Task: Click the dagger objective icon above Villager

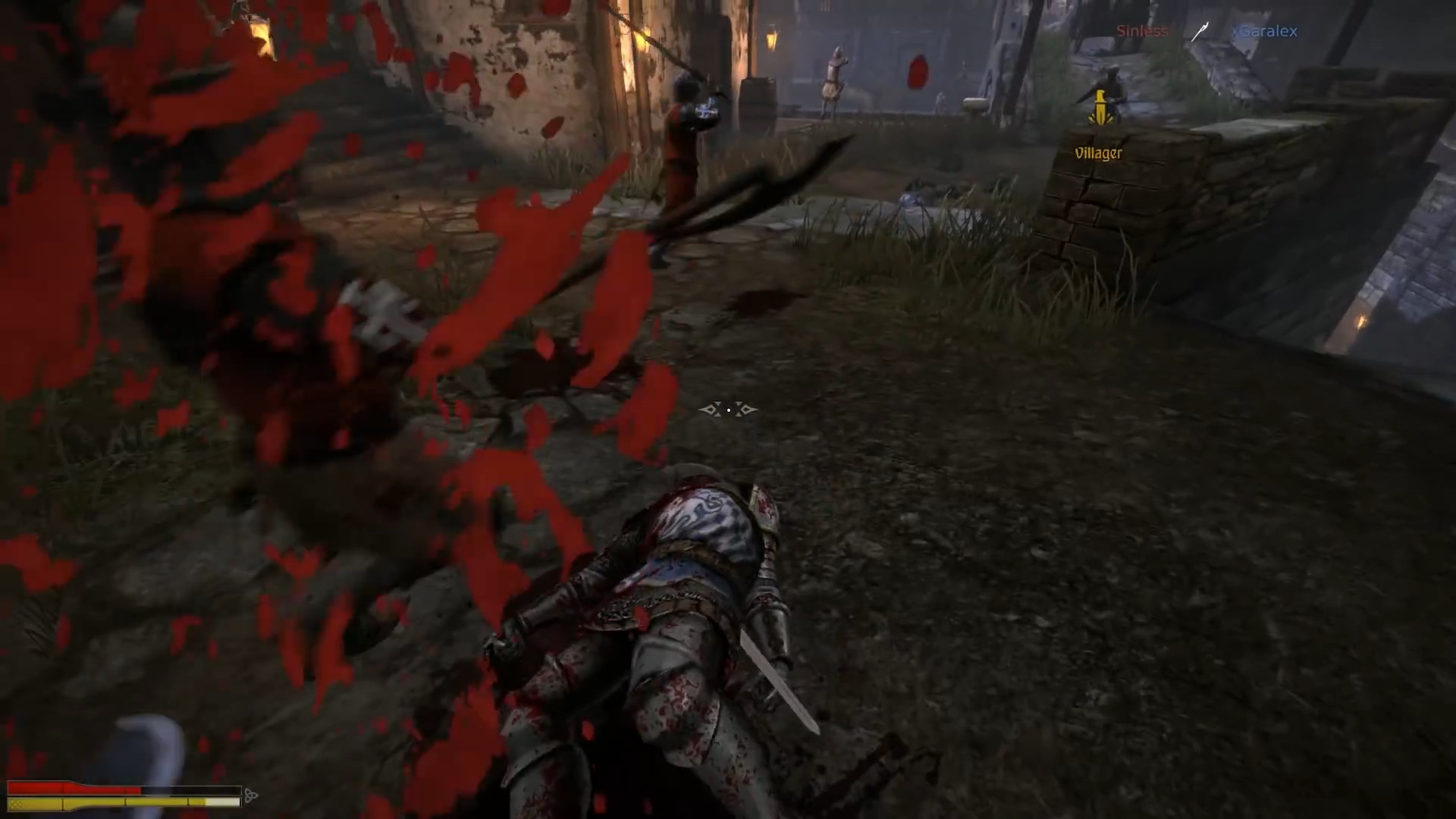Action: click(x=1099, y=106)
